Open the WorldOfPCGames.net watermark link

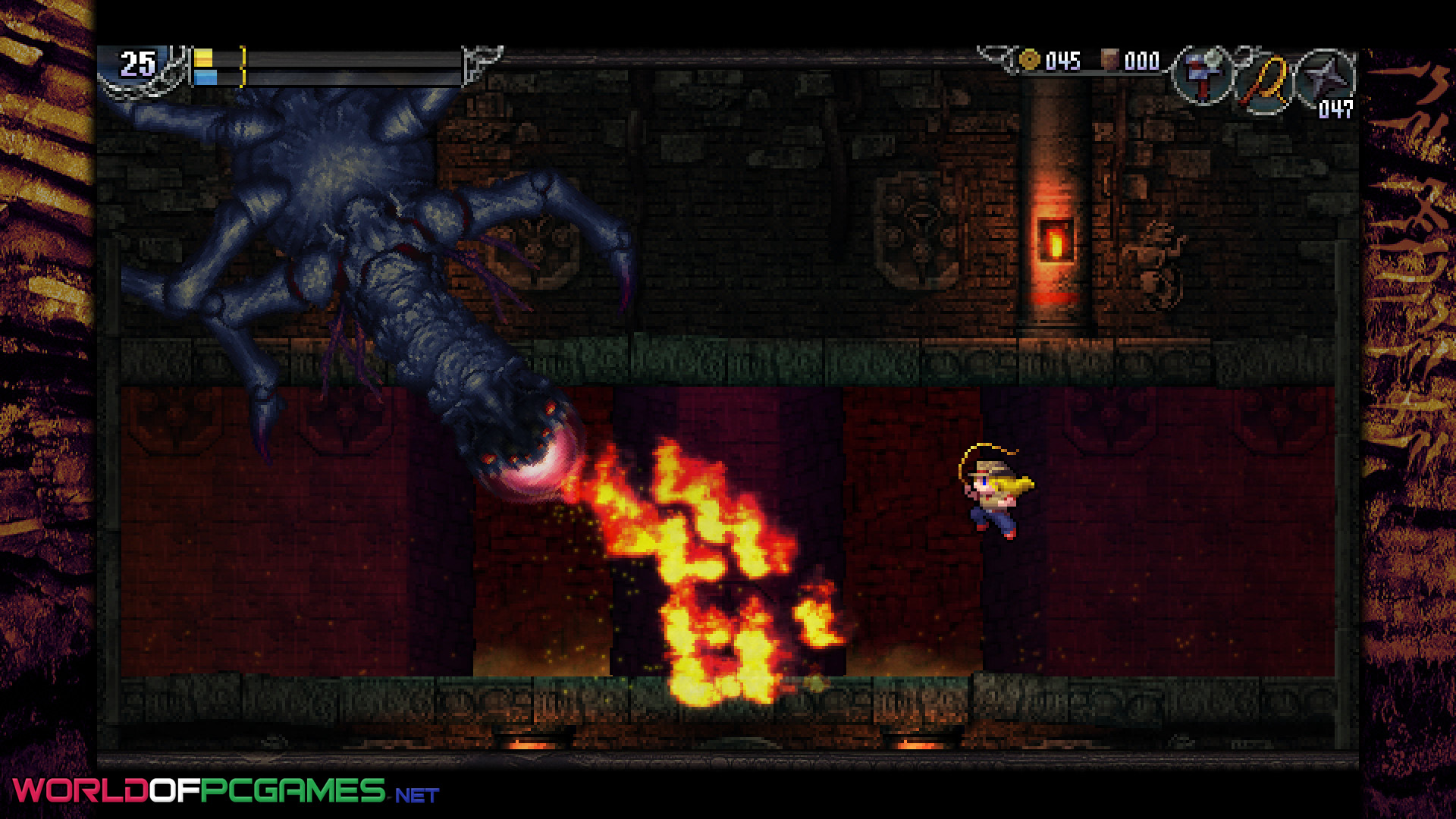[x=226, y=791]
